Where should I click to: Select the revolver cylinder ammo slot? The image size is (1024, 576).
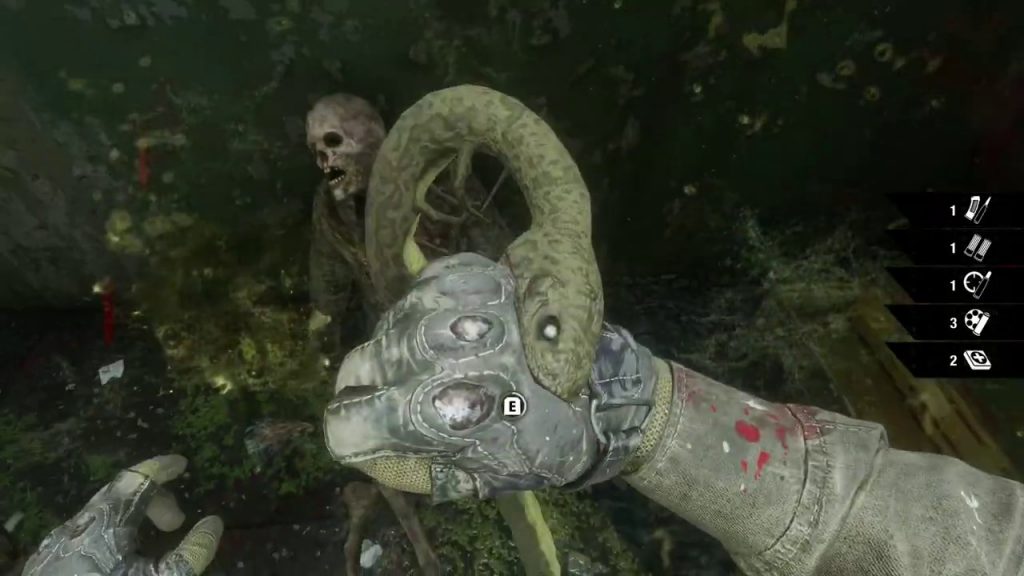977,322
